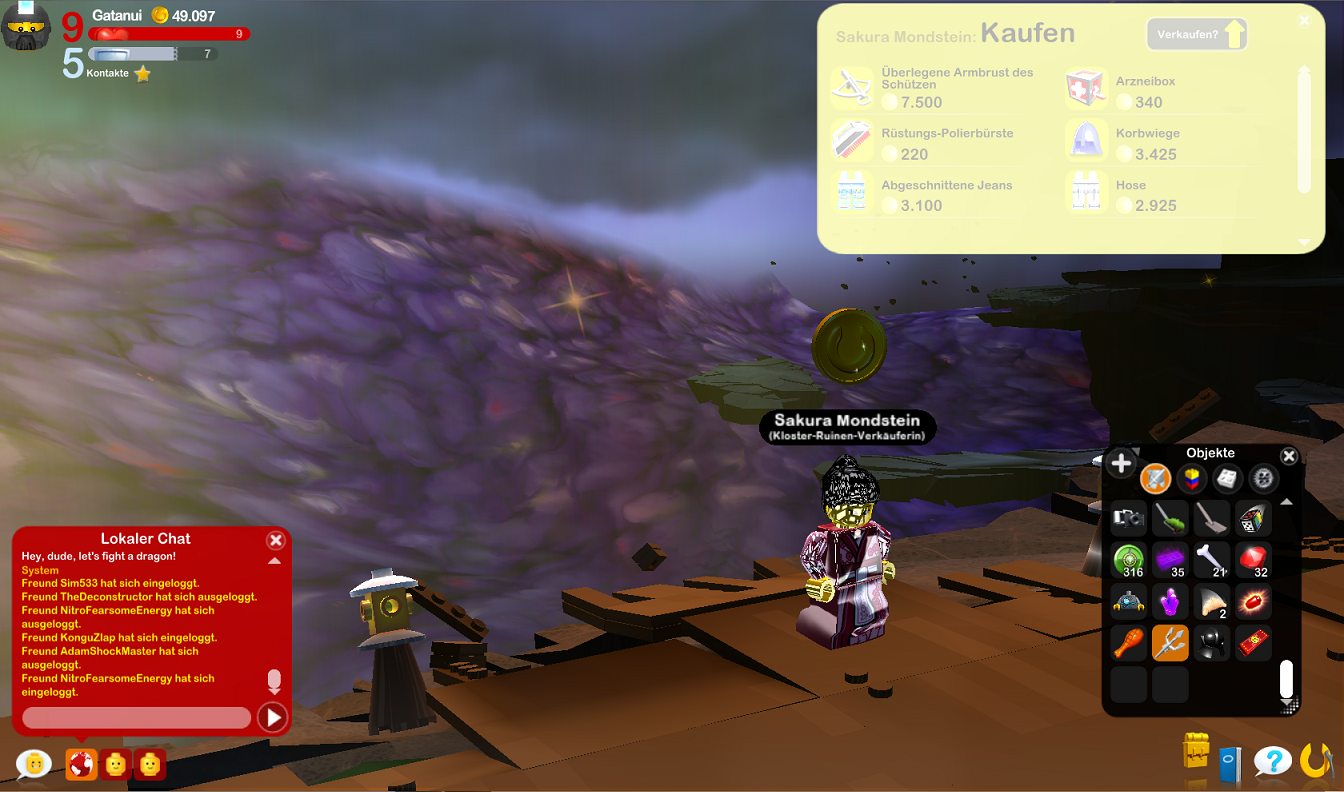Select the camera item in the inventory
Viewport: 1344px width, 792px height.
(1128, 518)
